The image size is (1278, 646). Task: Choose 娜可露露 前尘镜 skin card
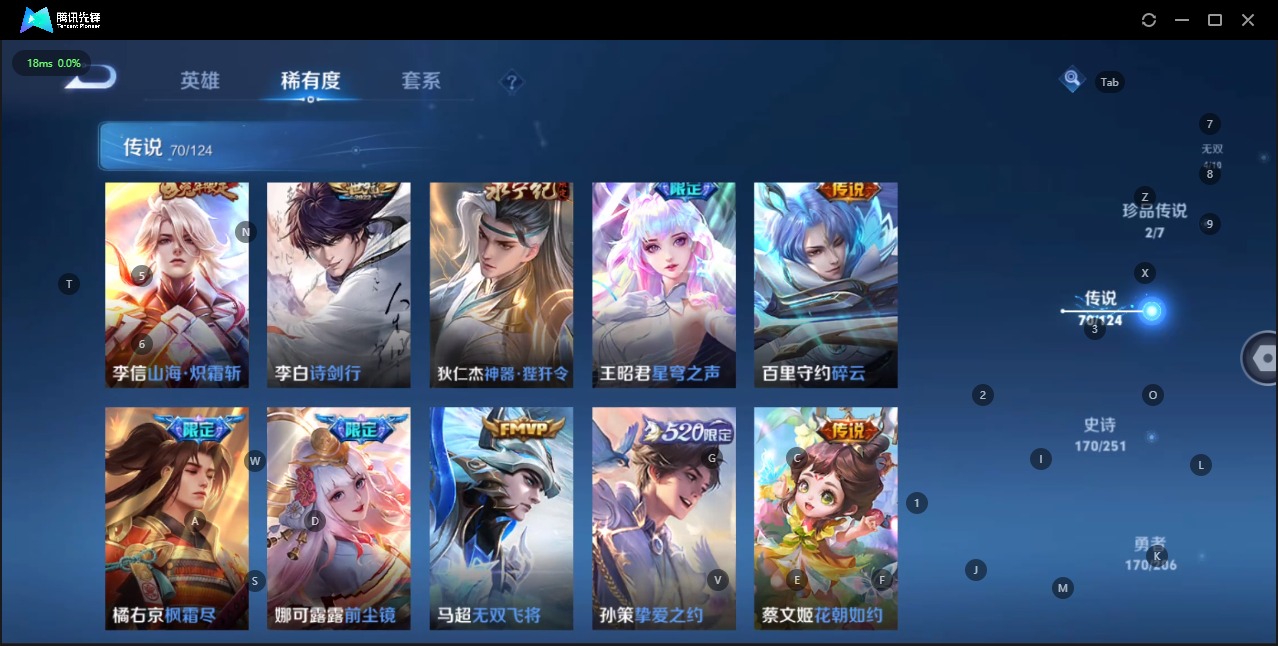pos(339,518)
